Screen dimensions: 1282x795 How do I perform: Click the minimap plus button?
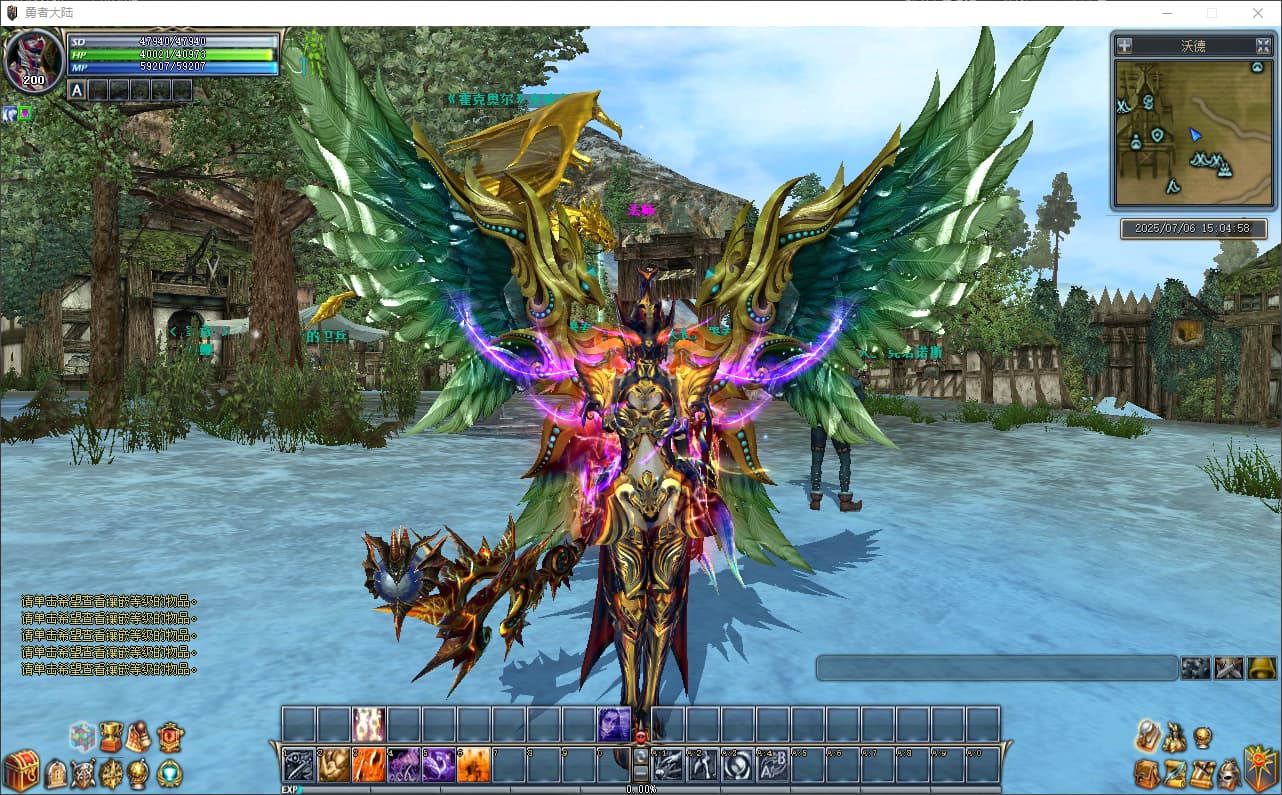[x=1125, y=45]
